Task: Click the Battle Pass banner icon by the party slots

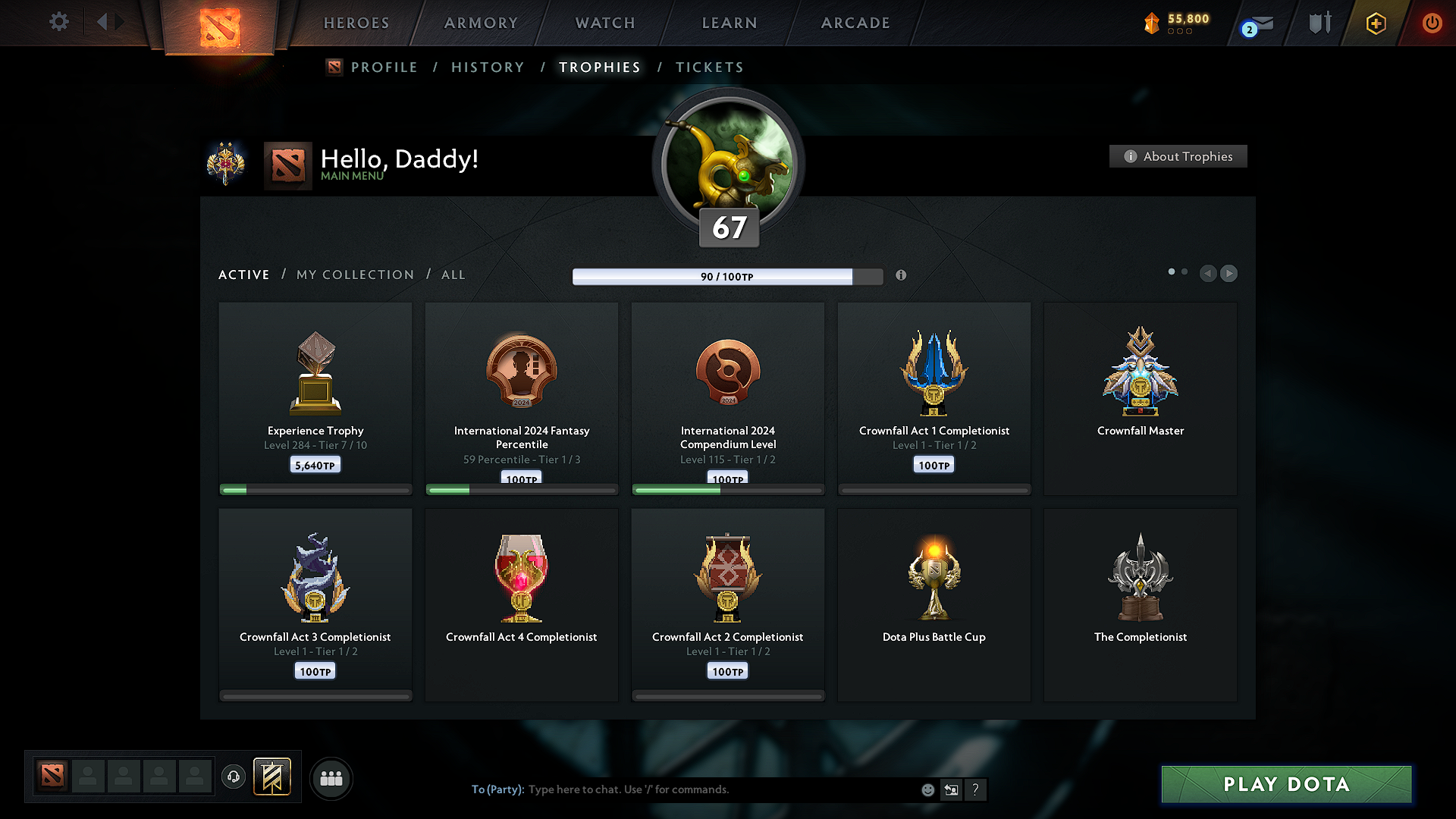Action: [273, 777]
